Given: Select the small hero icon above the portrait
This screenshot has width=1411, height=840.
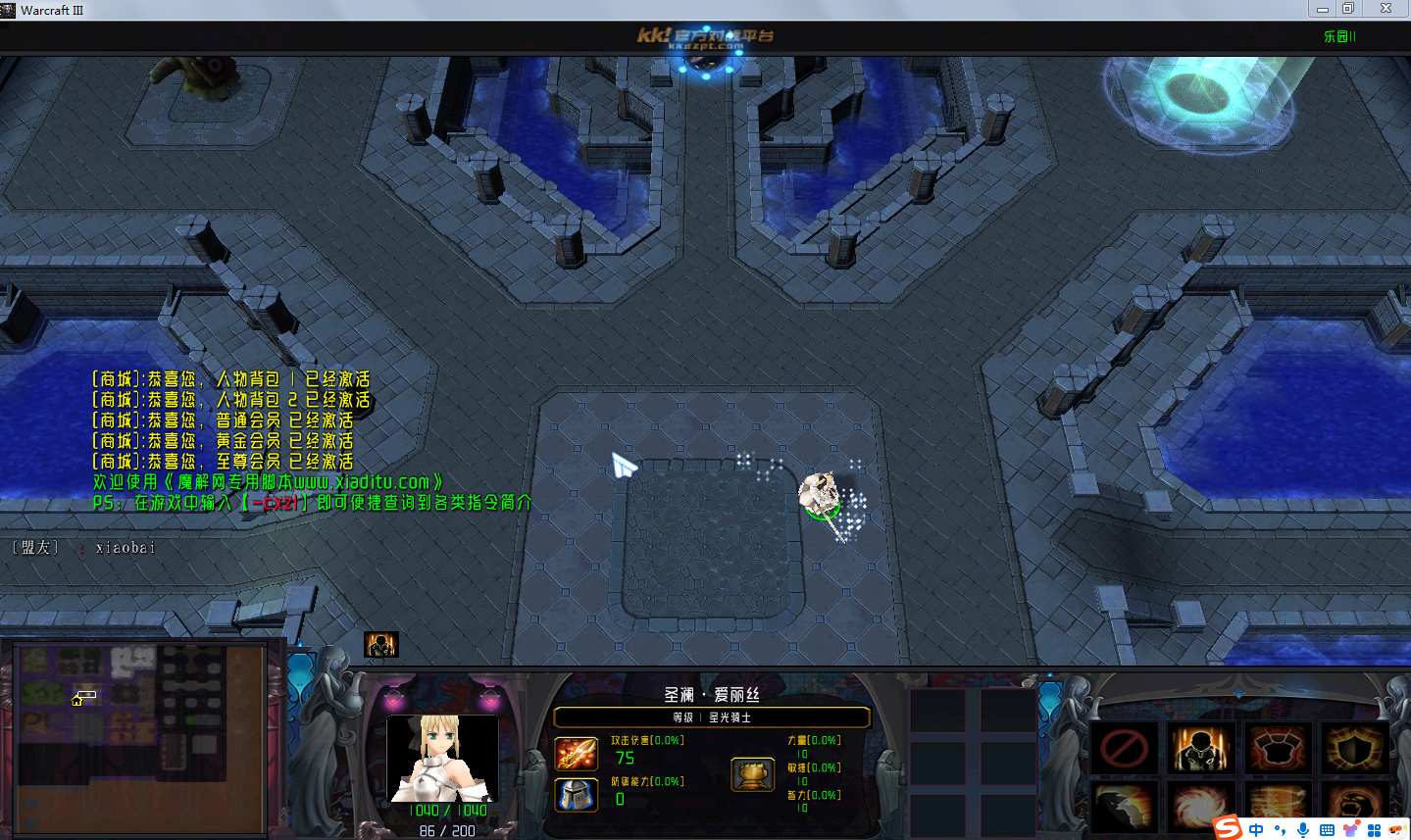Looking at the screenshot, I should [x=380, y=644].
